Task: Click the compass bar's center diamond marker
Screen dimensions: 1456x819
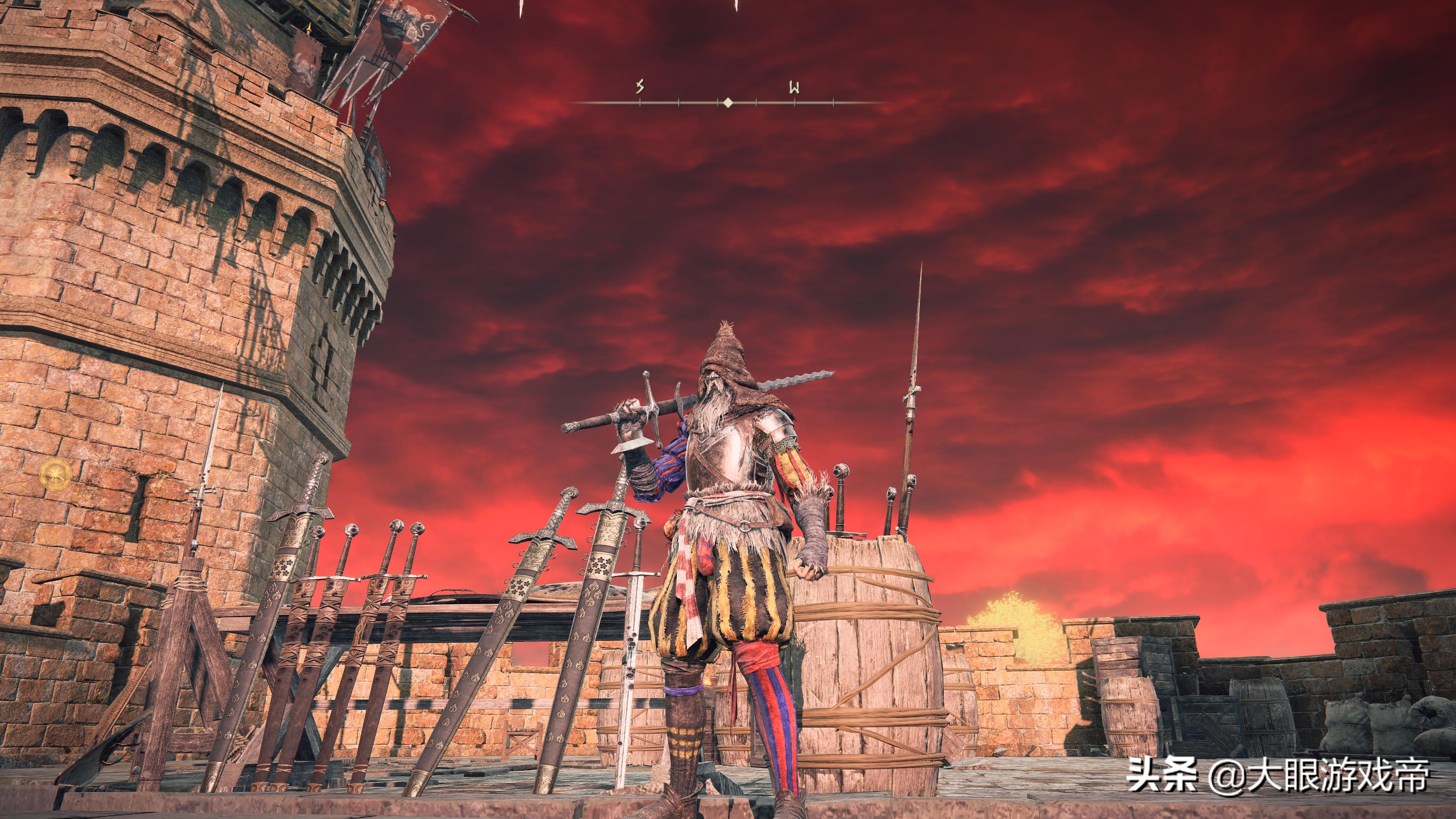Action: coord(728,102)
